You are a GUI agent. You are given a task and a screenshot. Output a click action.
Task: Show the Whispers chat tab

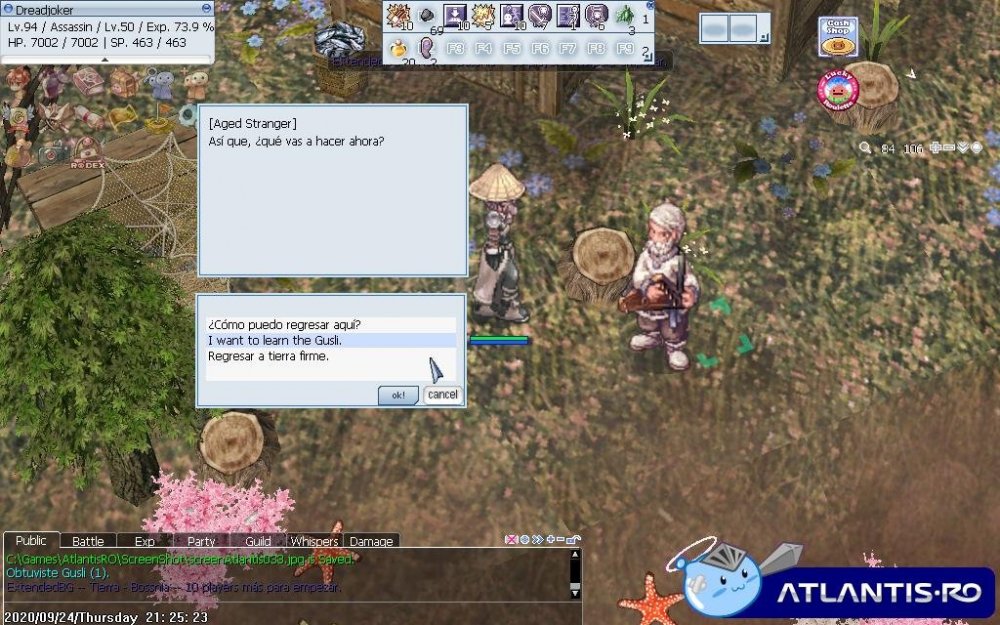(314, 541)
